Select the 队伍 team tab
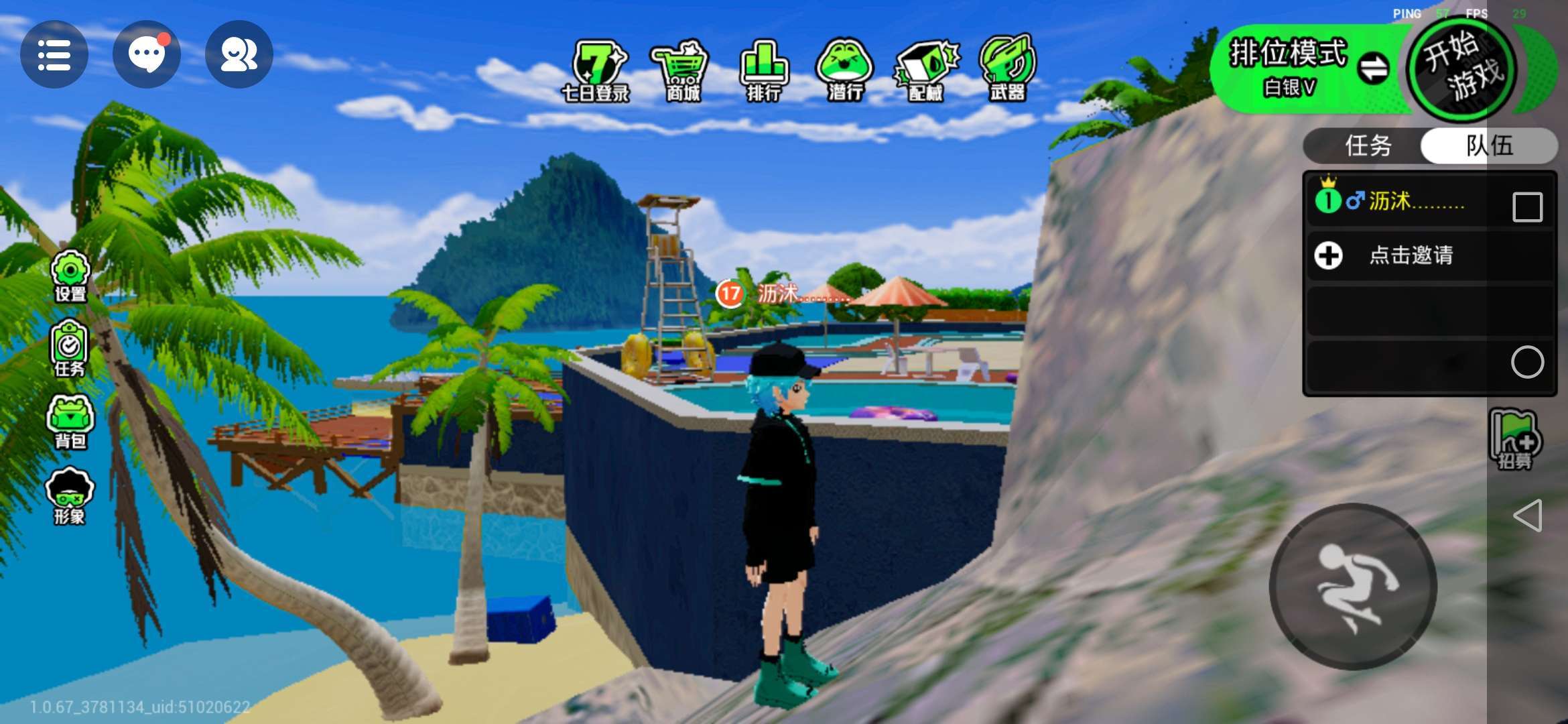Image resolution: width=1568 pixels, height=724 pixels. pyautogui.click(x=1489, y=145)
